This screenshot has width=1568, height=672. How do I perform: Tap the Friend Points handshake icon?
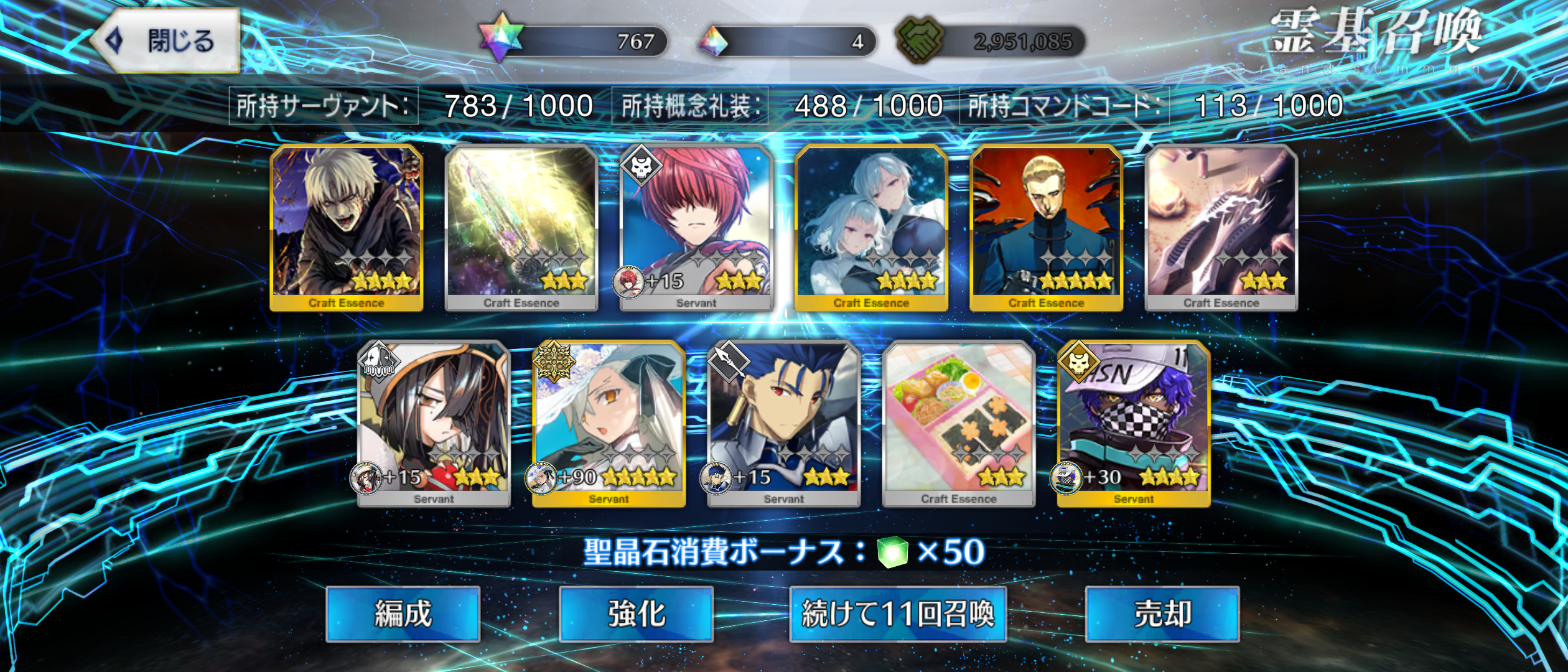920,40
